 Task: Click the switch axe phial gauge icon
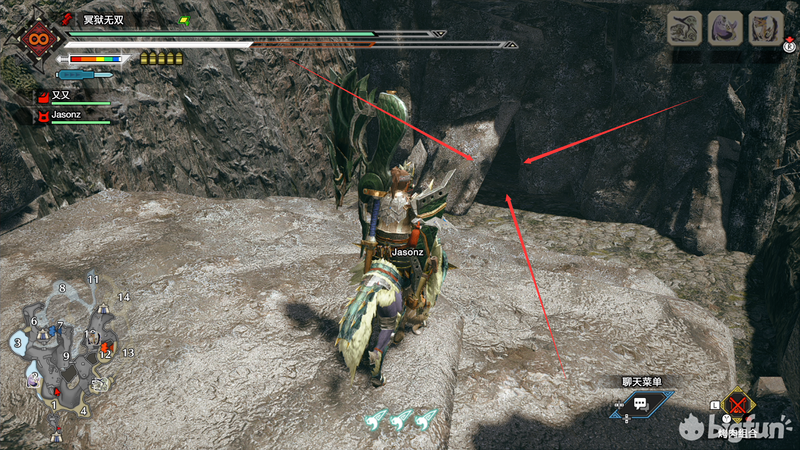88,75
